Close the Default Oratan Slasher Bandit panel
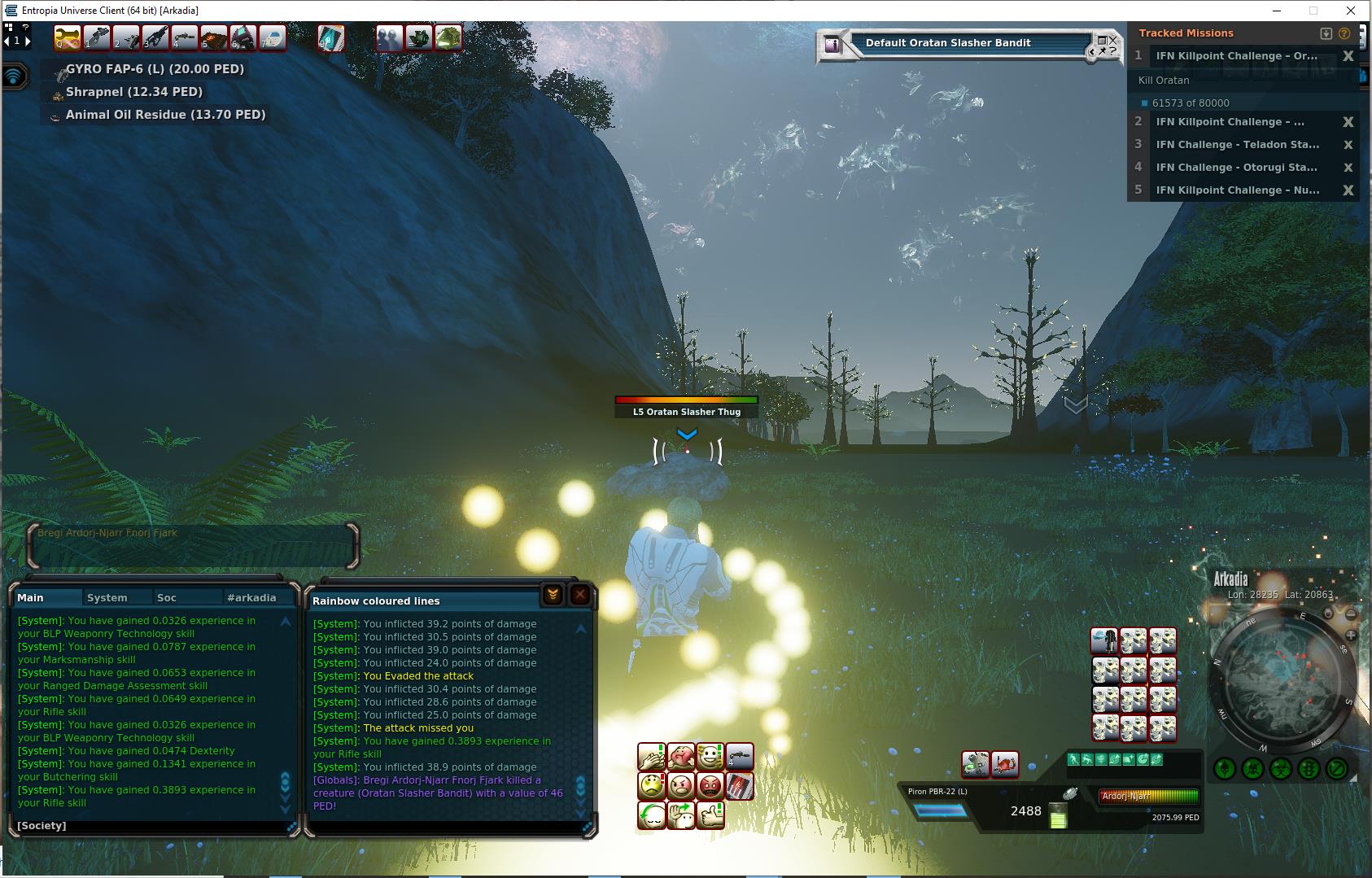 pos(1112,40)
